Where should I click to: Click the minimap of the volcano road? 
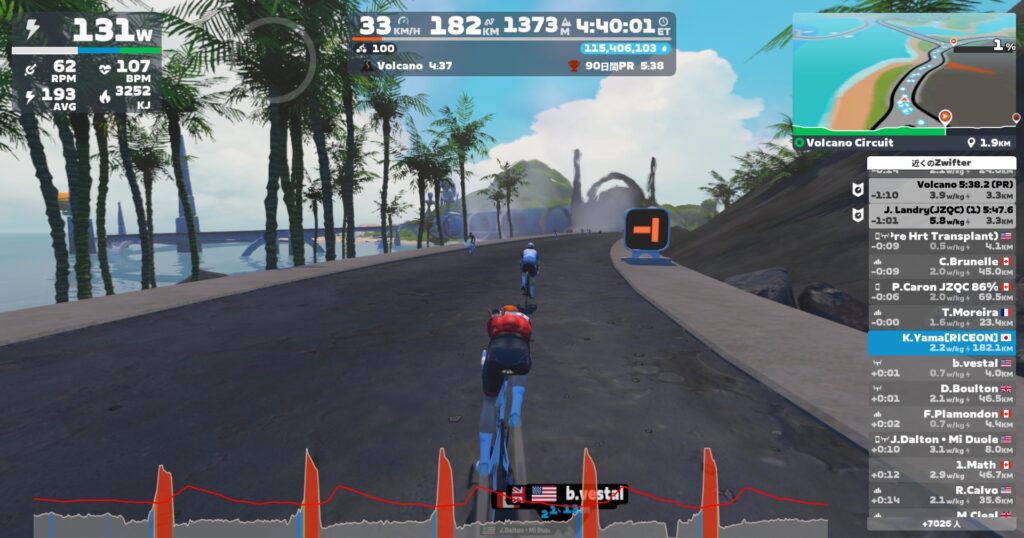[903, 74]
